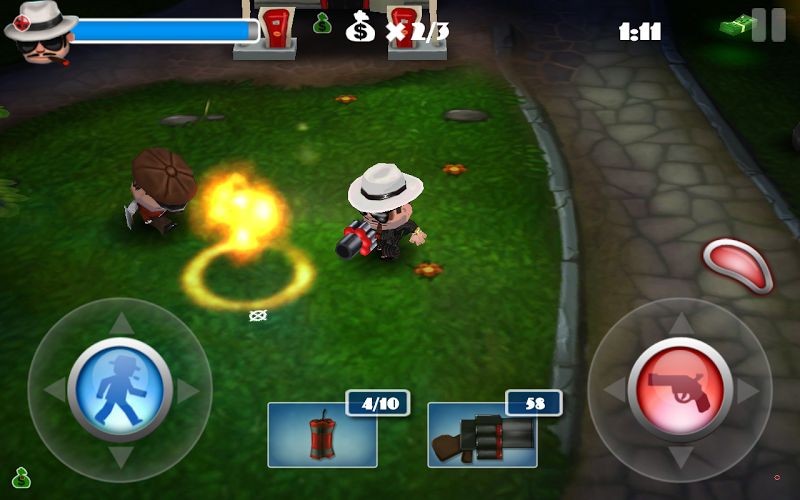Choose the gatling gun weapon slot
The width and height of the screenshot is (800, 500).
(x=482, y=434)
